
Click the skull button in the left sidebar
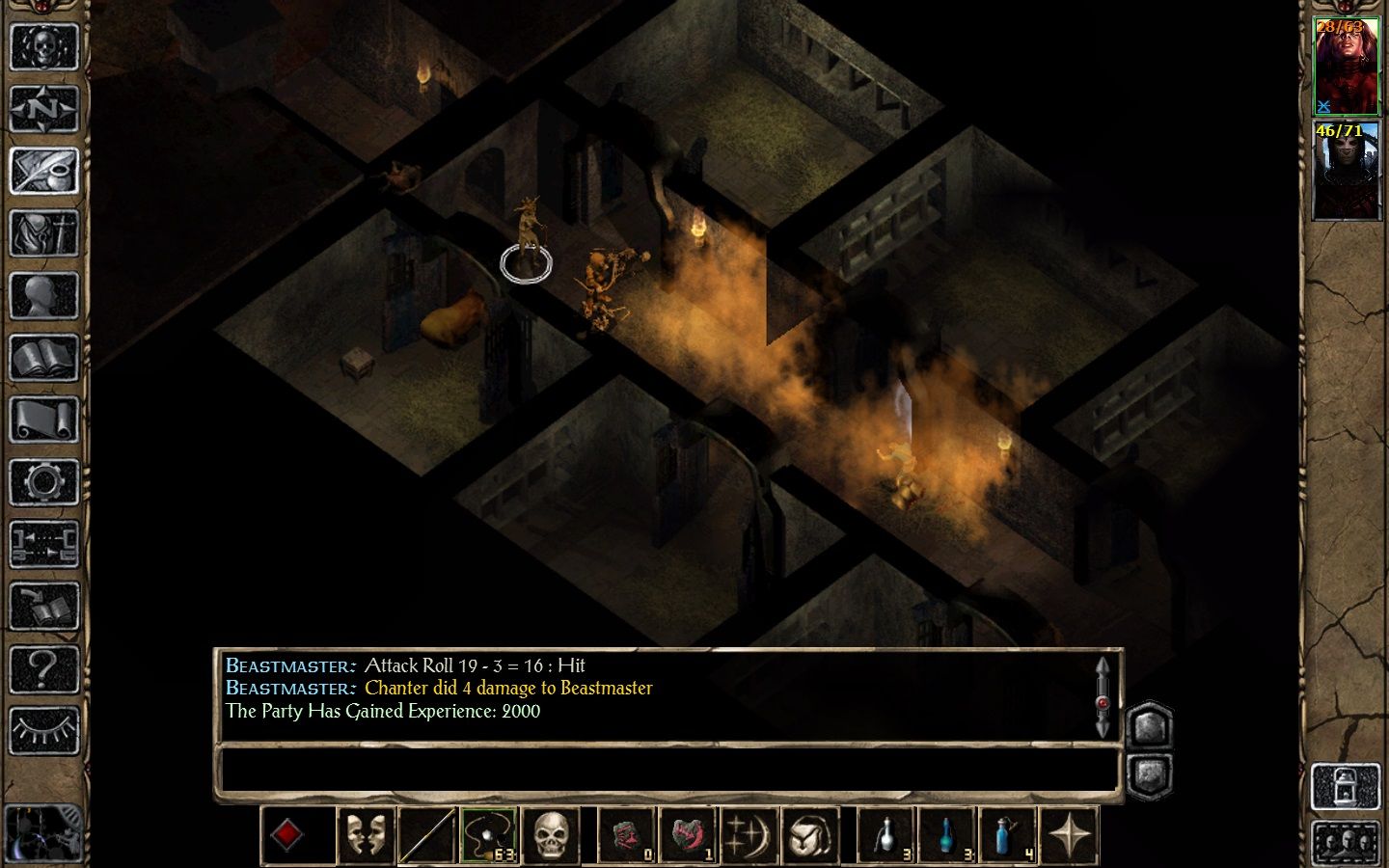tap(43, 45)
